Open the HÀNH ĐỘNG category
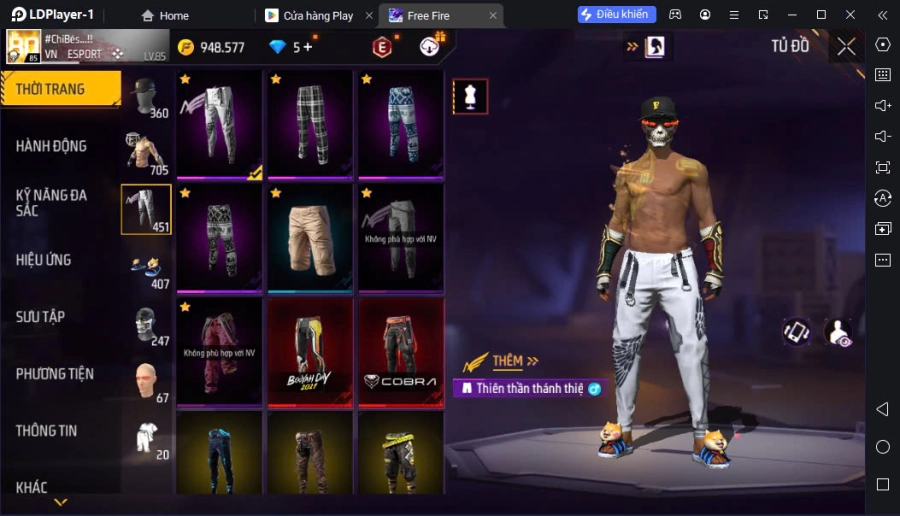900x516 pixels. 52,146
